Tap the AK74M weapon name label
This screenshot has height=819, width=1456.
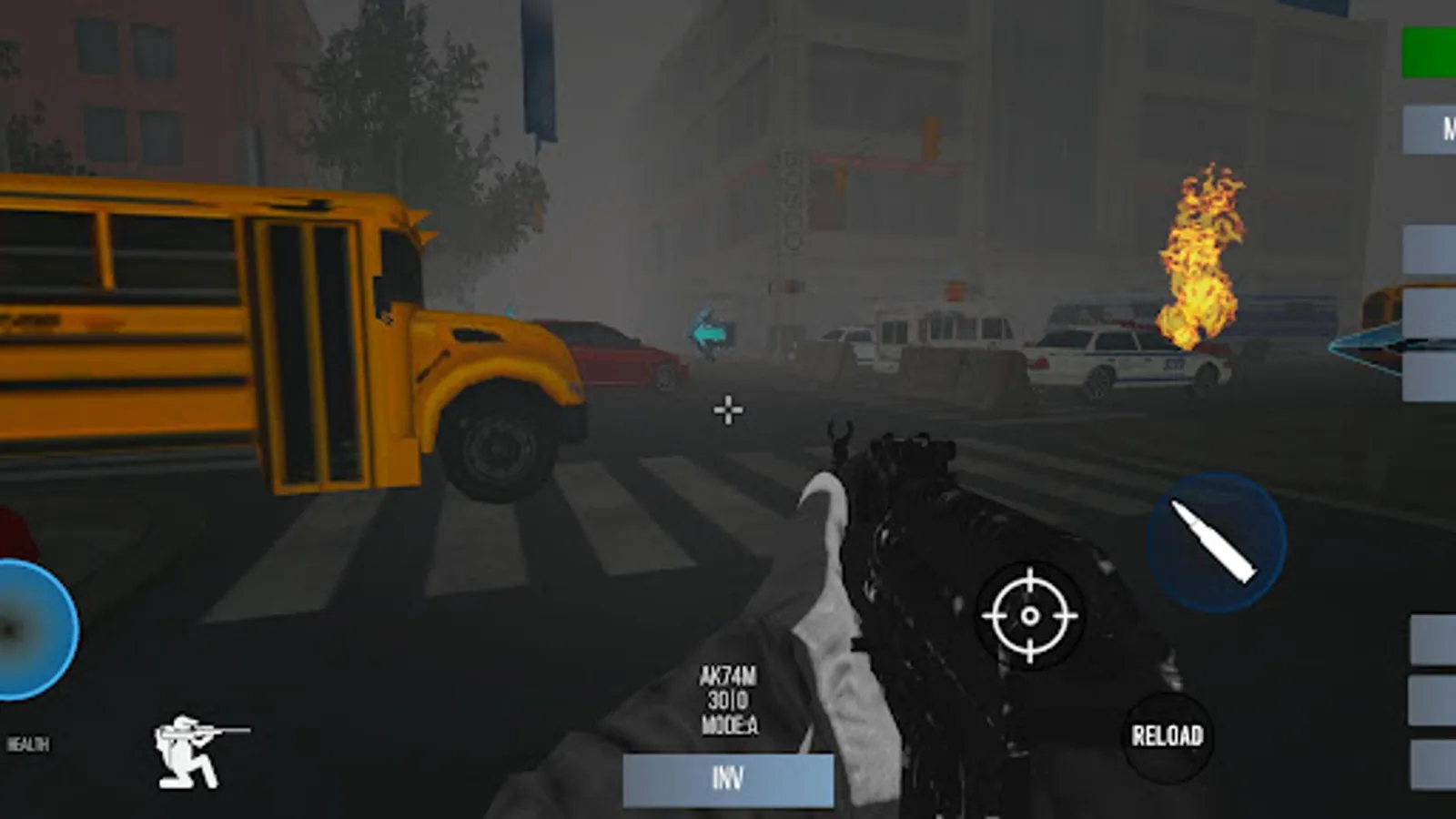pos(727,677)
